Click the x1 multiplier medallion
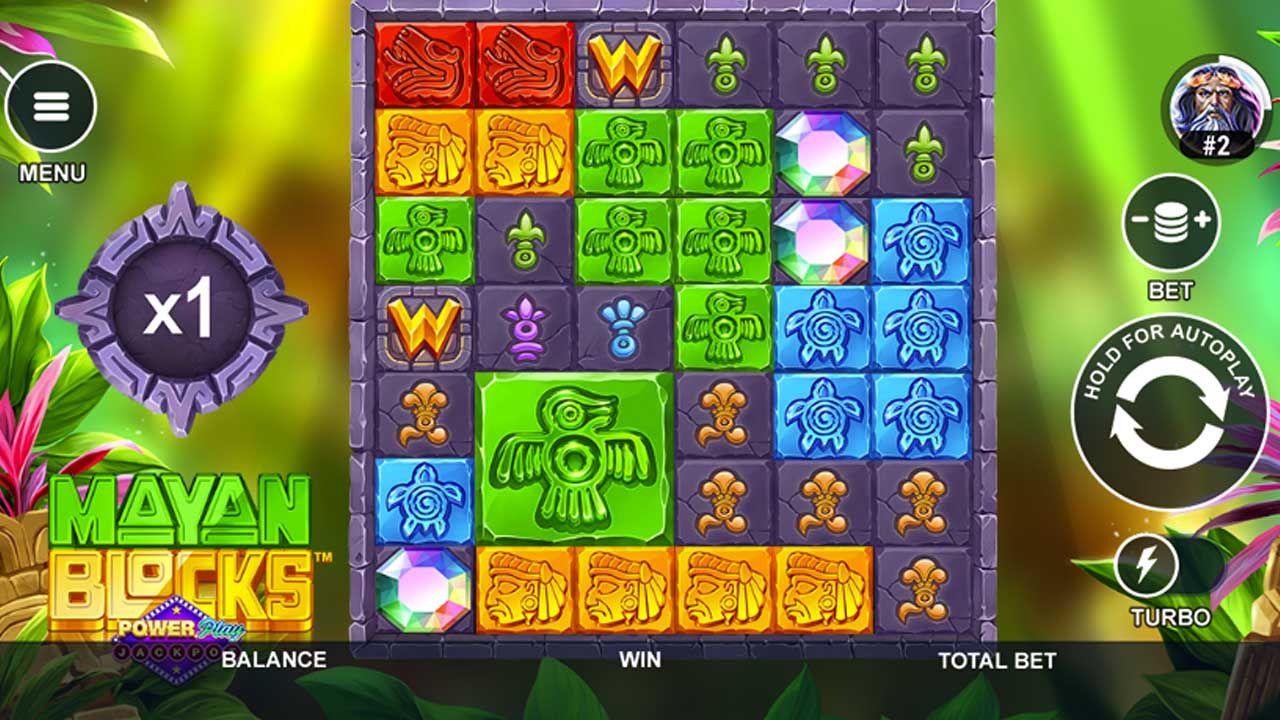 click(178, 310)
